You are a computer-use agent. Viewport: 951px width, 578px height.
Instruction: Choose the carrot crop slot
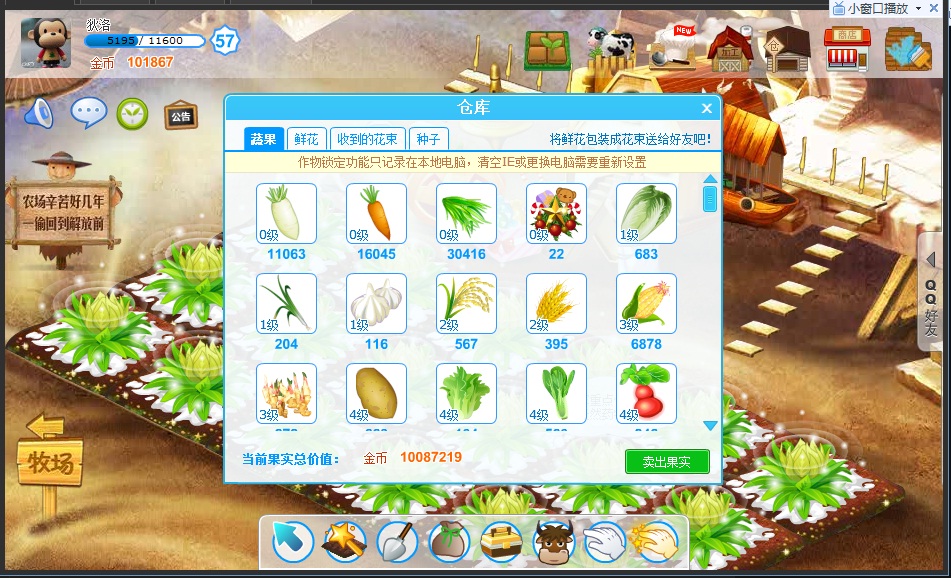tap(376, 213)
